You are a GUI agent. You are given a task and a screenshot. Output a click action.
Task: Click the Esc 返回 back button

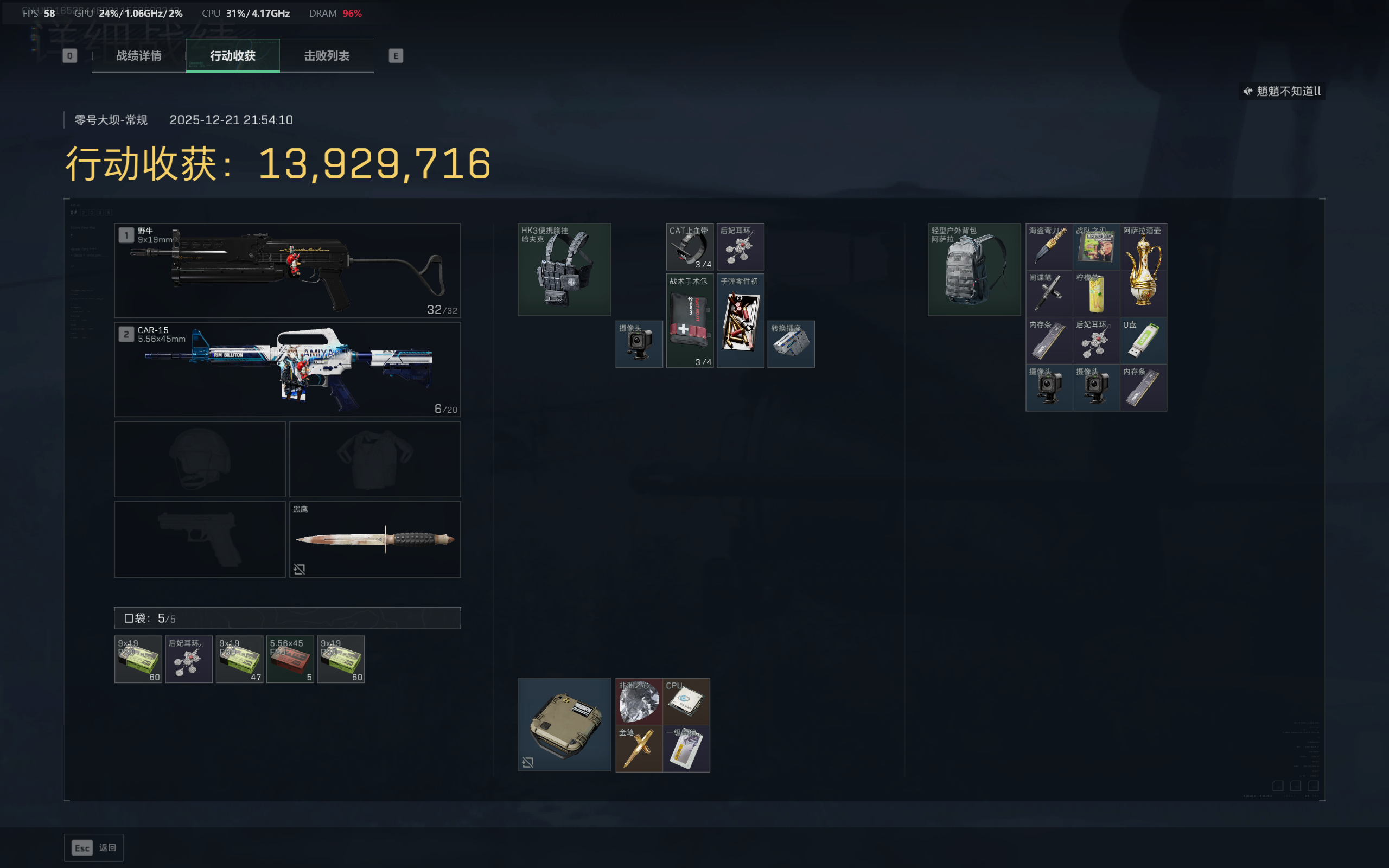click(93, 847)
